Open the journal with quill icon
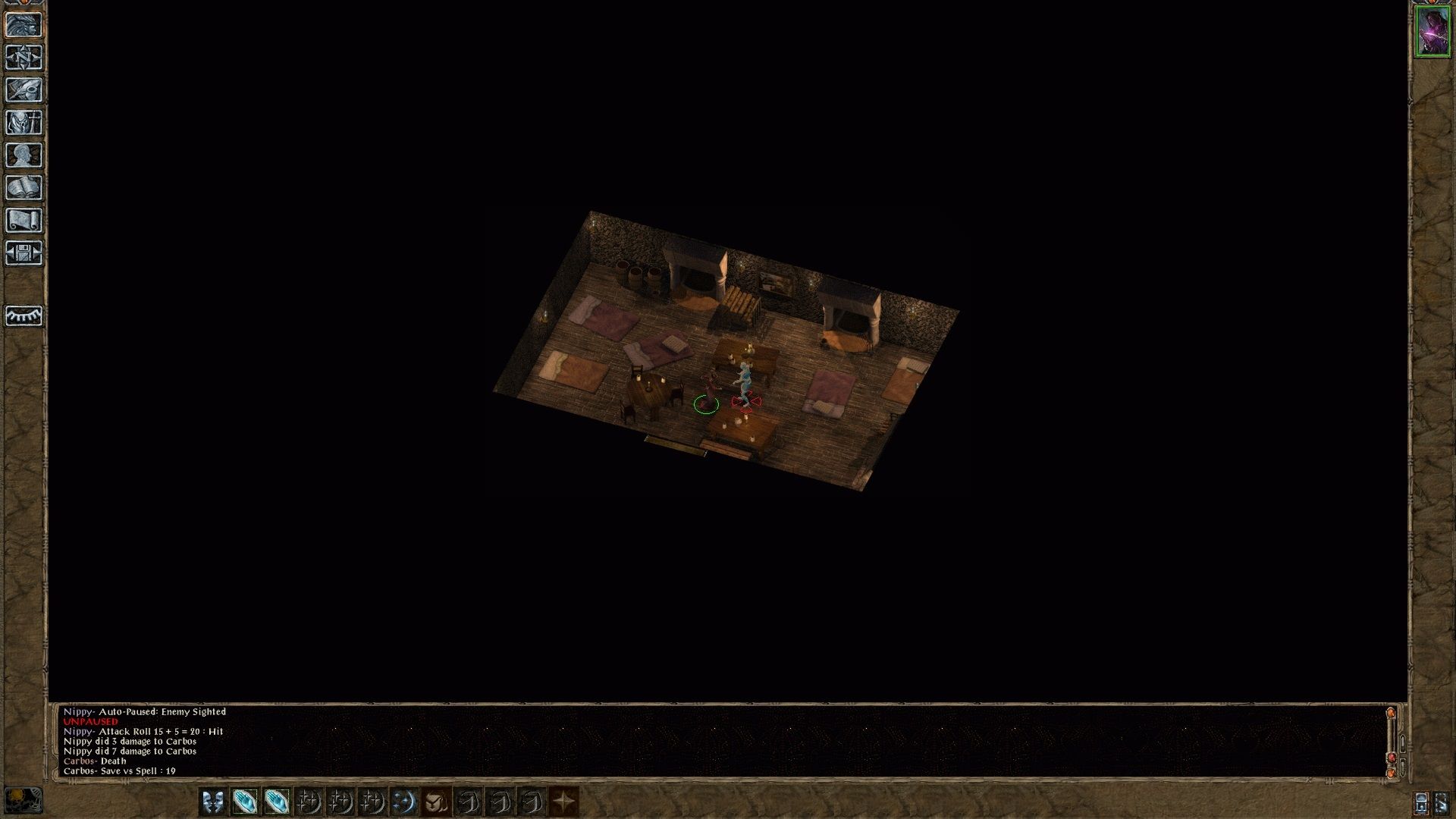 [x=24, y=90]
